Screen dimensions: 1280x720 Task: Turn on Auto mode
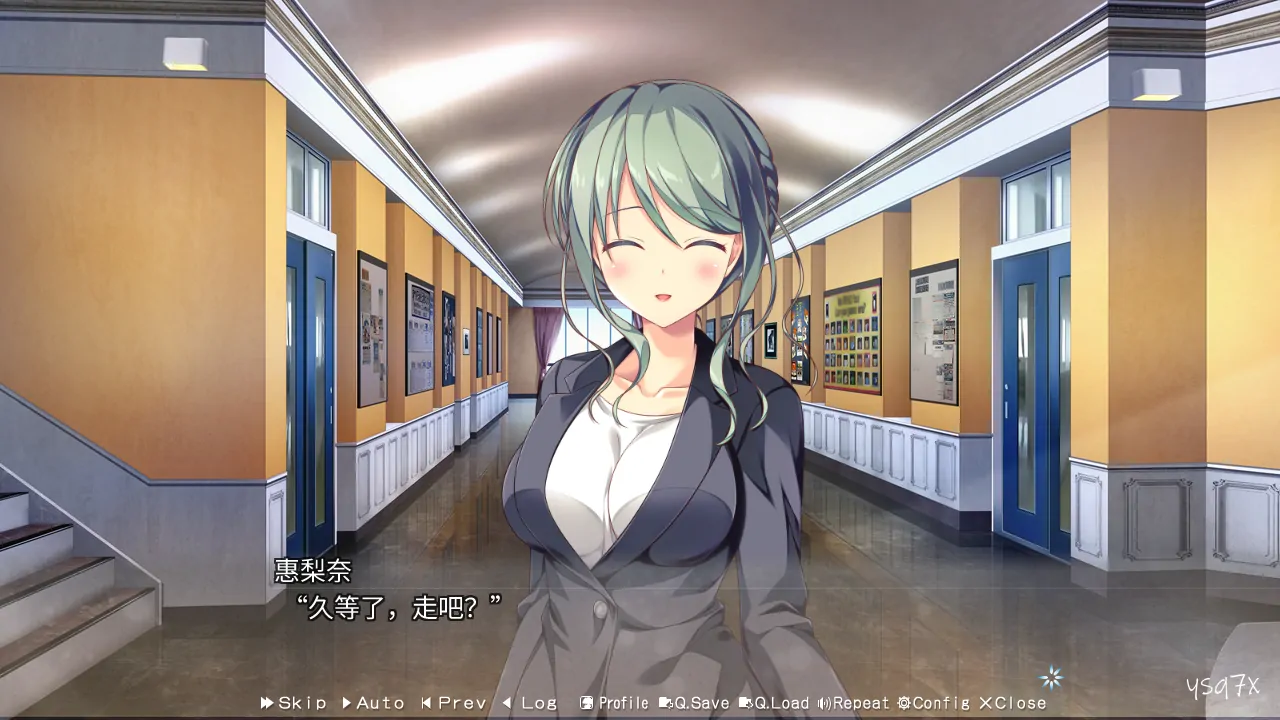pos(373,703)
